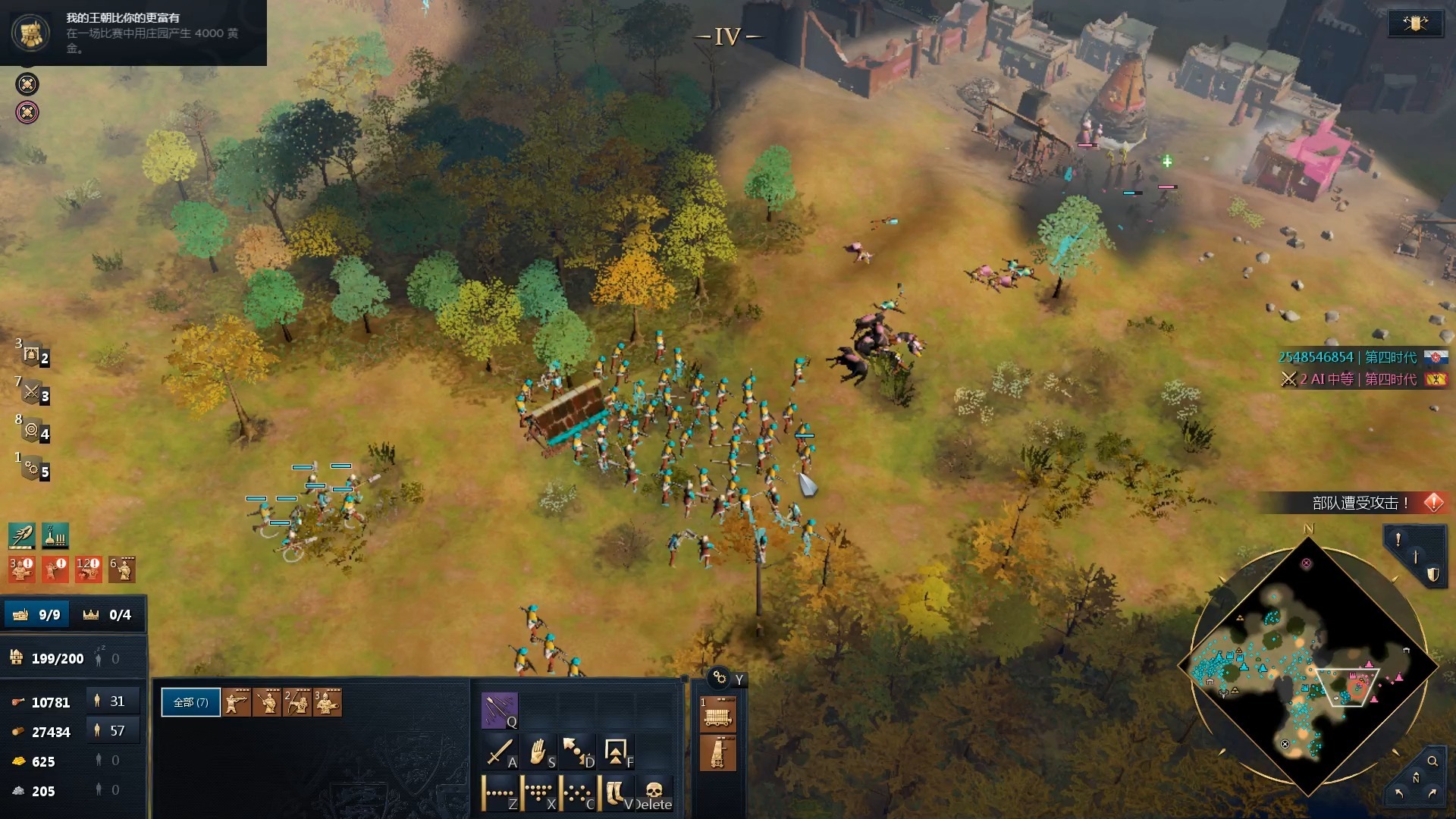The image size is (1456, 819).
Task: Open the minimap magnifier search button
Action: (x=1432, y=761)
